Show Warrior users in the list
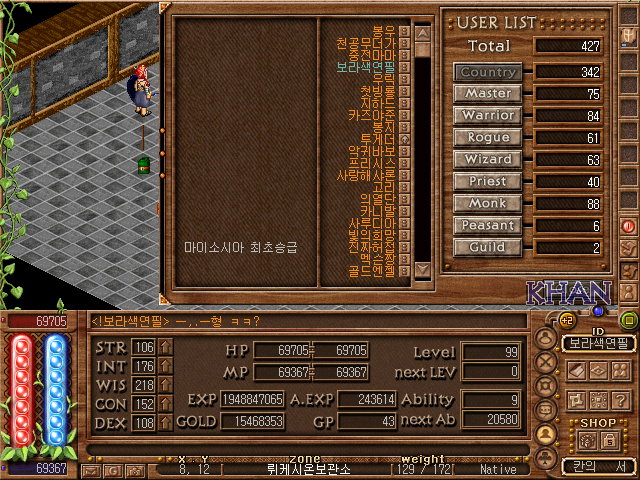The image size is (640, 480). pos(488,116)
